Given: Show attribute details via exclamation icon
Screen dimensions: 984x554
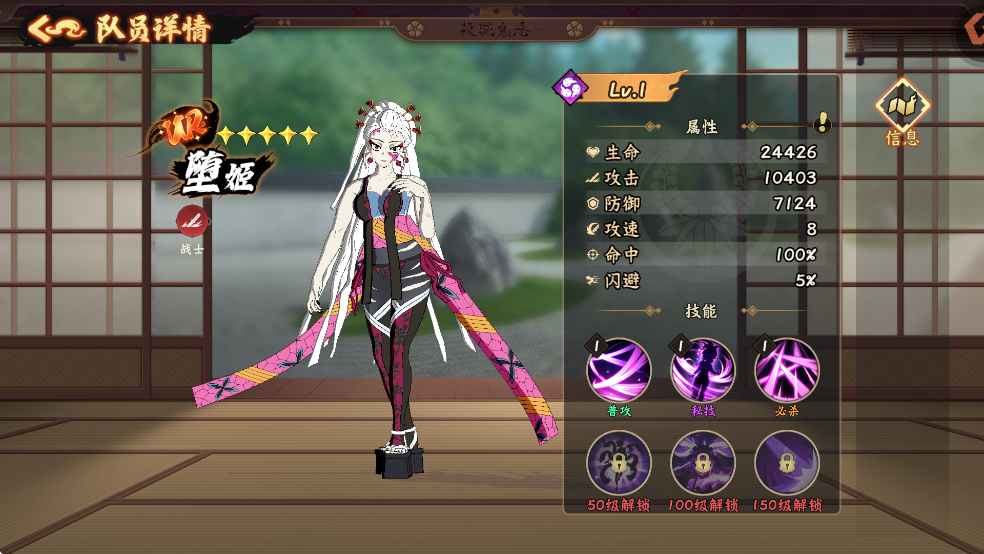Looking at the screenshot, I should [x=822, y=122].
